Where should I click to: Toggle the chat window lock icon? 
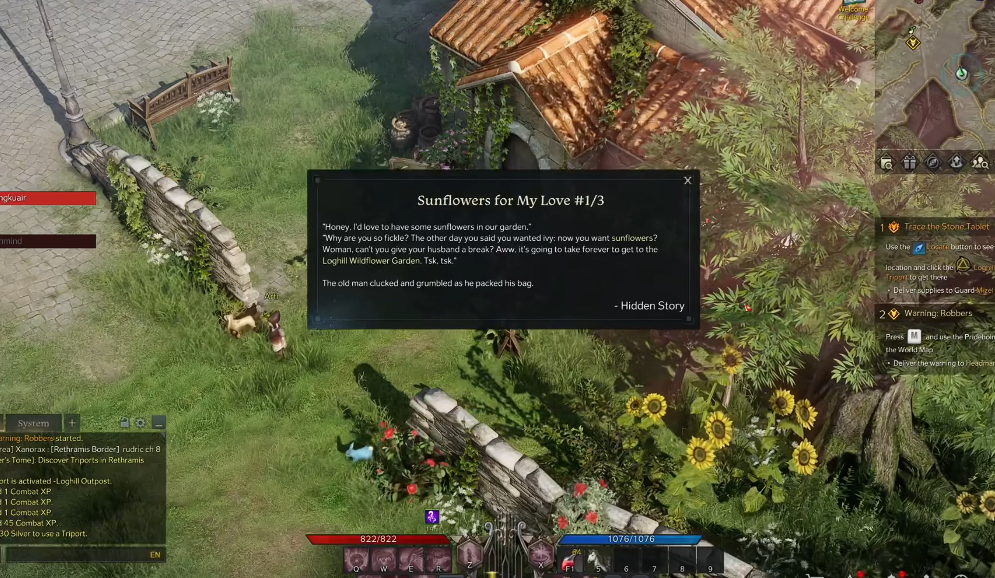coord(125,423)
